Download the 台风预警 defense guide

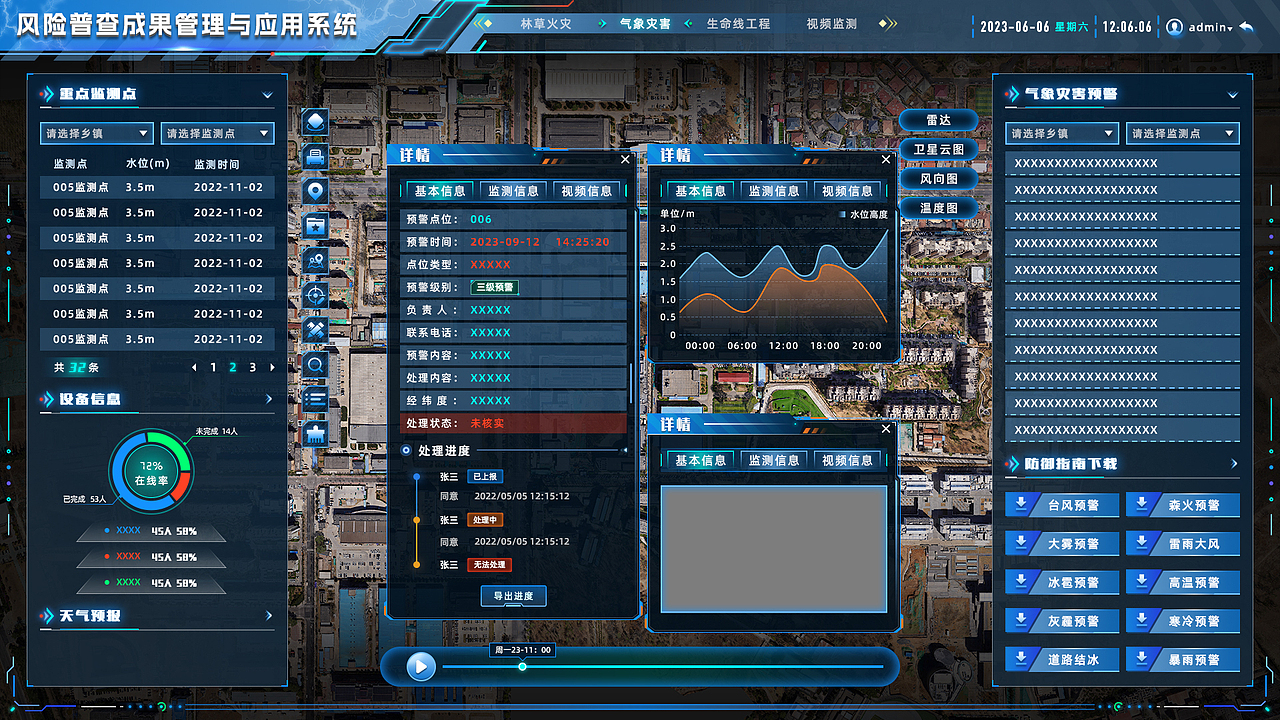(x=1060, y=505)
